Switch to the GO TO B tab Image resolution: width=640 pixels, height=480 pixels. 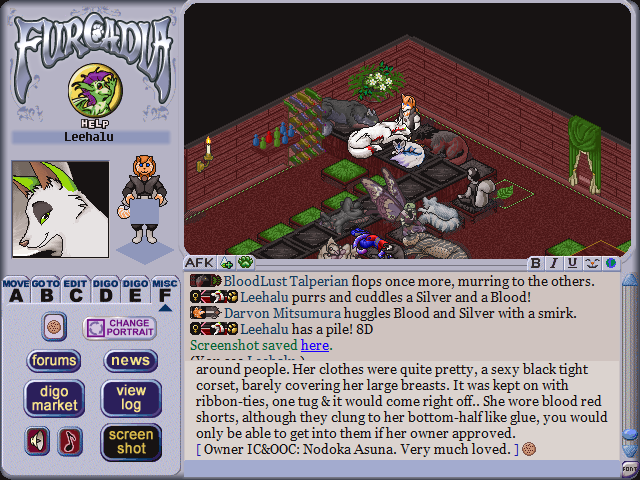(45, 290)
